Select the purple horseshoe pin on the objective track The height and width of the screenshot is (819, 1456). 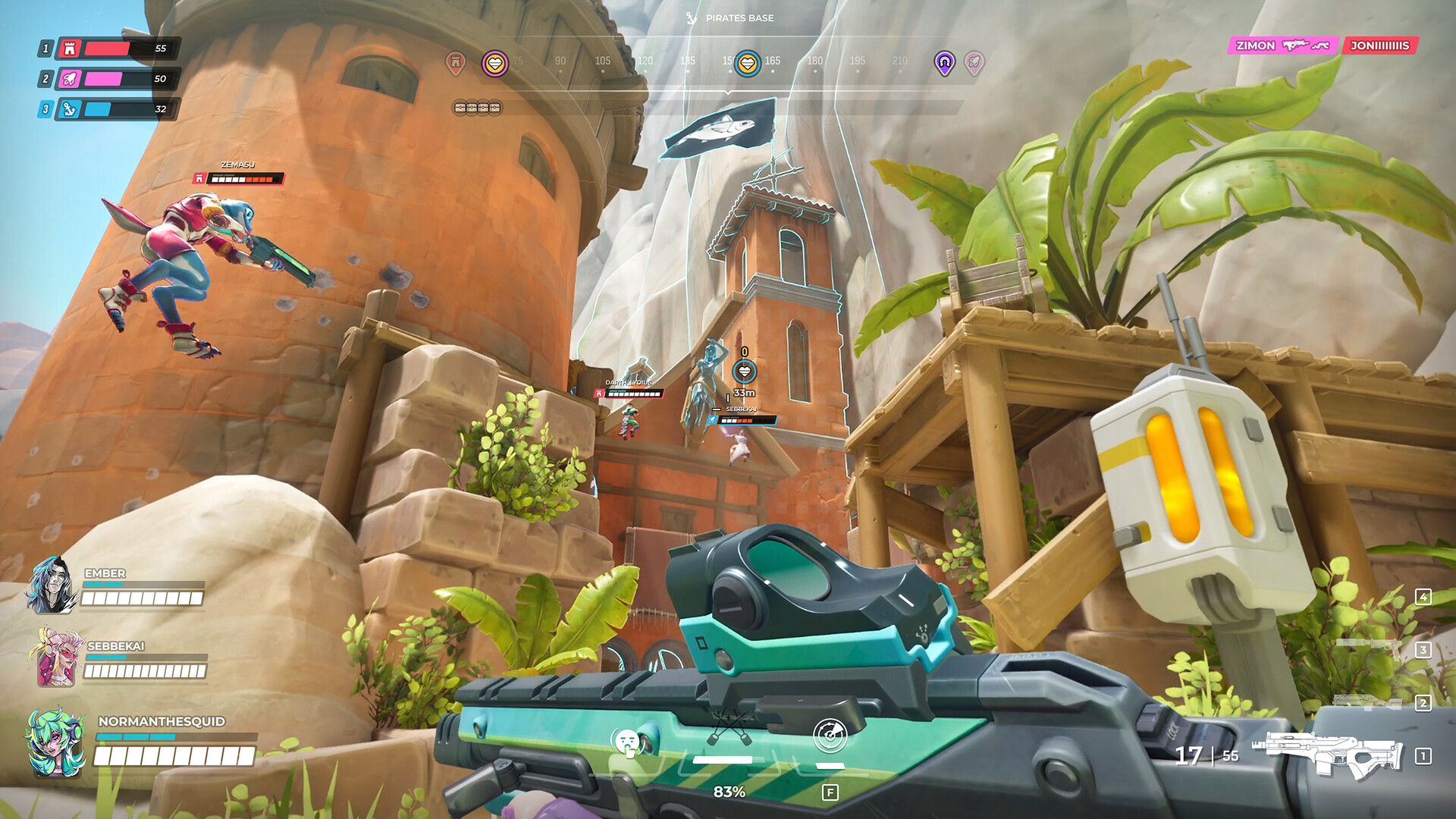[x=944, y=62]
